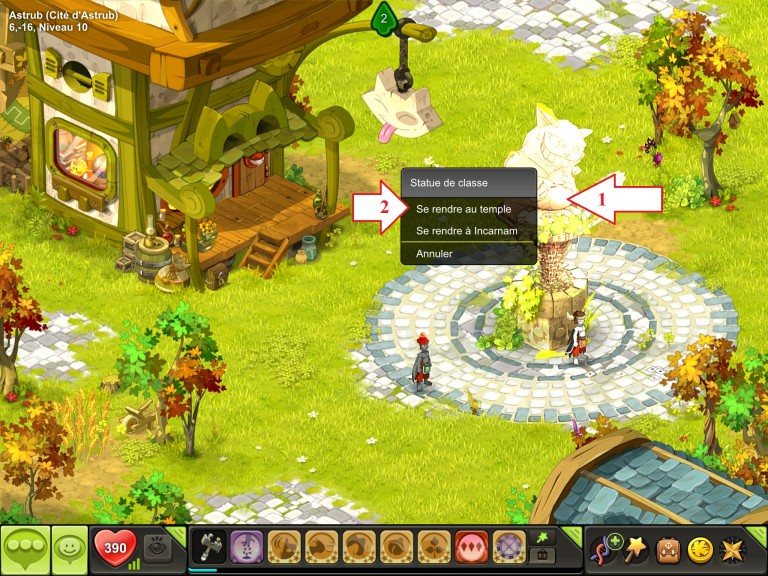The image size is (768, 576).
Task: Activate the purple clock-face spell
Action: (509, 547)
